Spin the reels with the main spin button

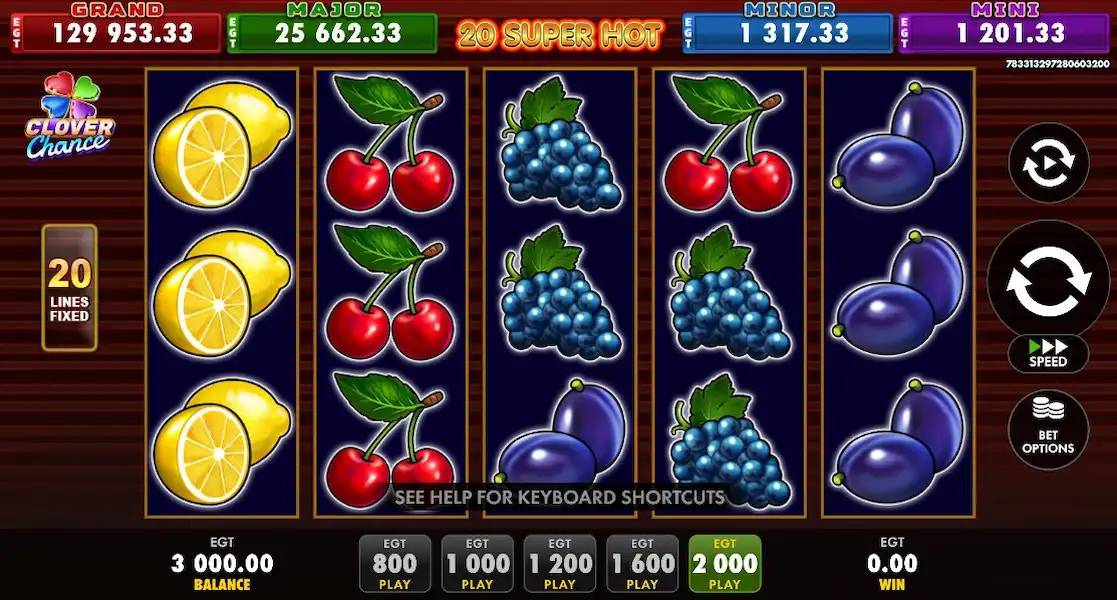[x=1047, y=278]
